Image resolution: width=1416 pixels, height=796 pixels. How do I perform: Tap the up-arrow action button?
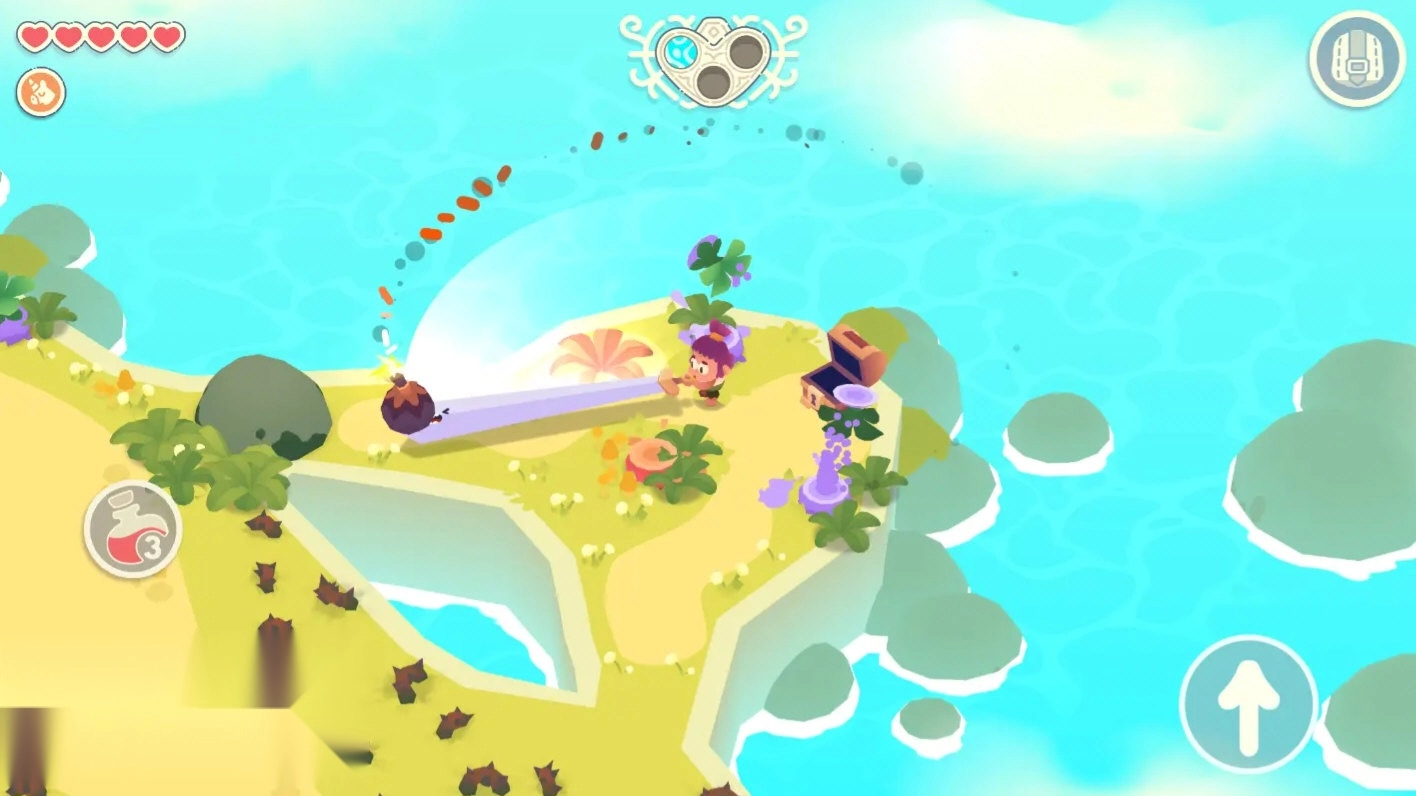coord(1248,703)
